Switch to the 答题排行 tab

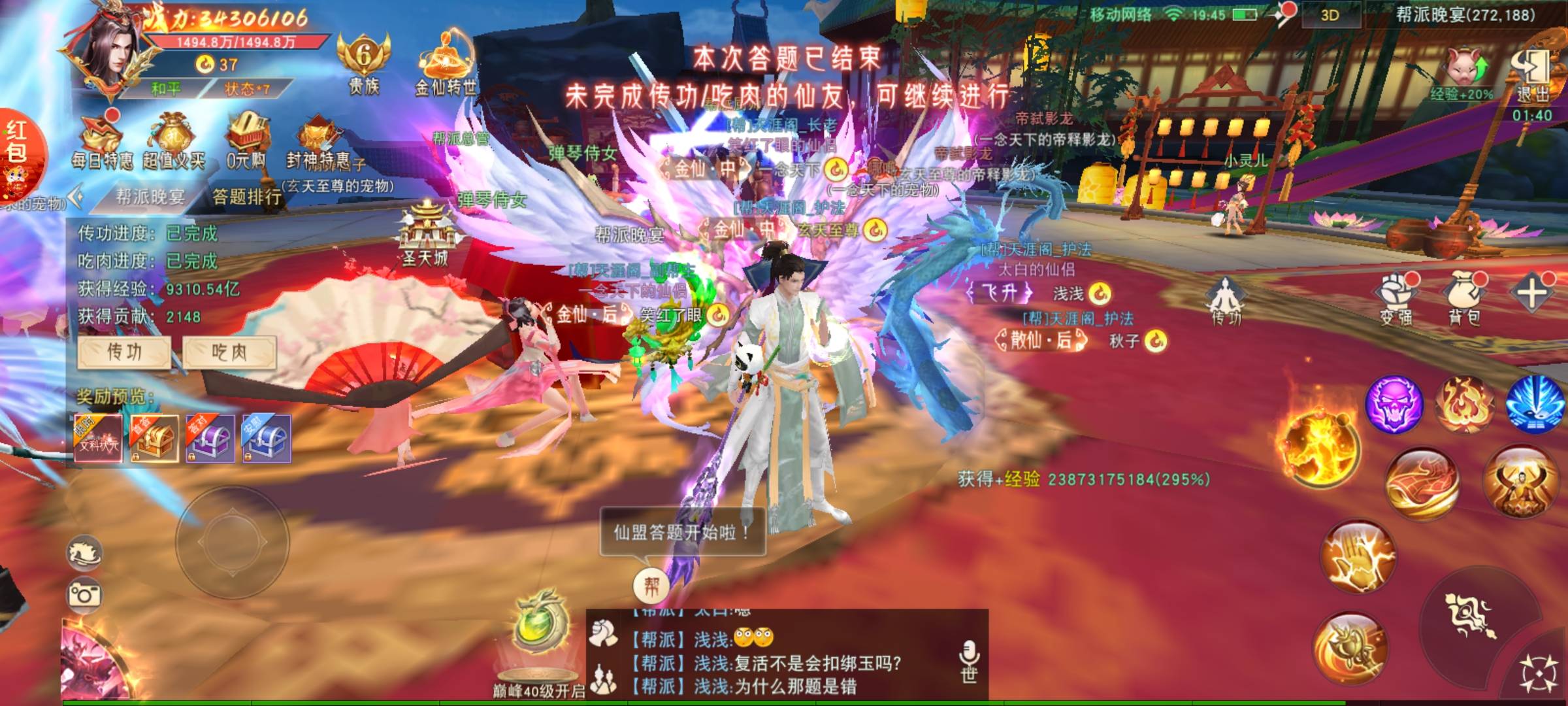(x=246, y=196)
